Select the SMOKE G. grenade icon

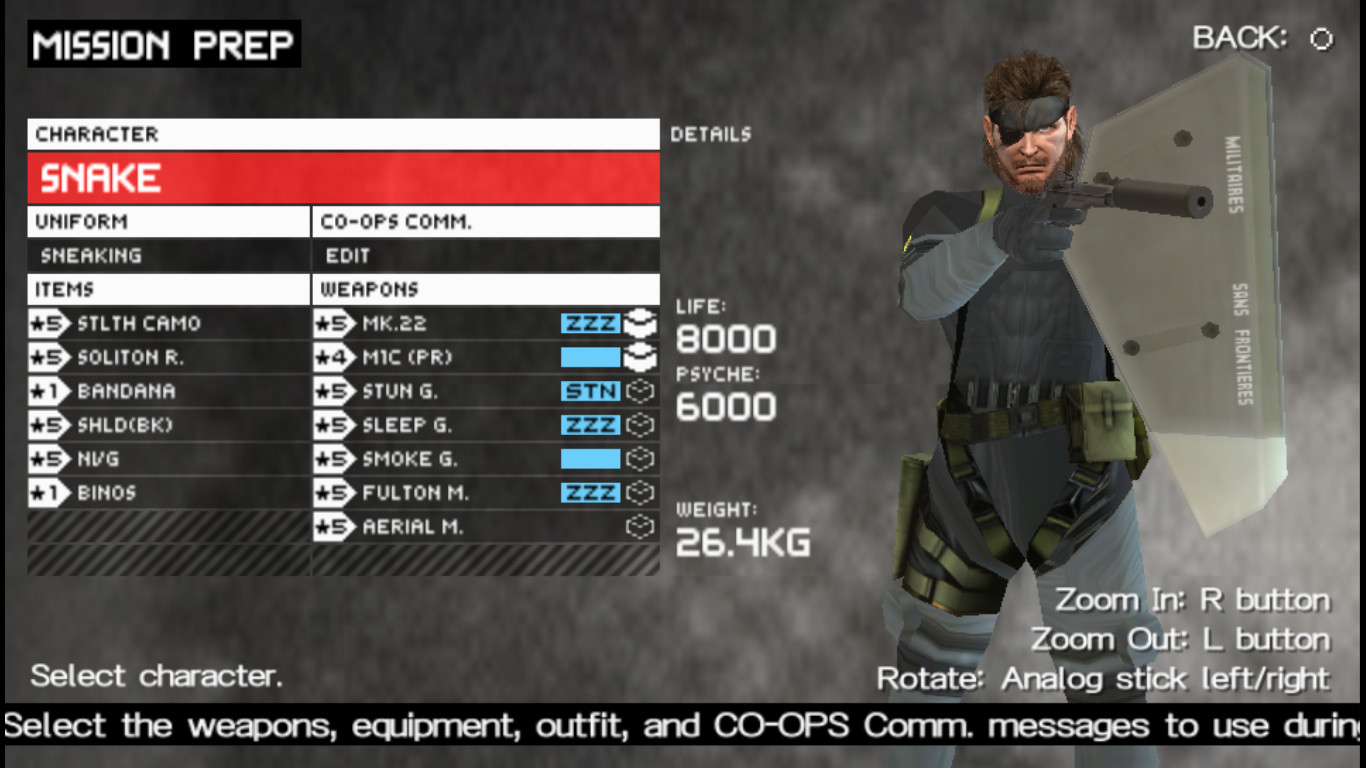click(641, 459)
